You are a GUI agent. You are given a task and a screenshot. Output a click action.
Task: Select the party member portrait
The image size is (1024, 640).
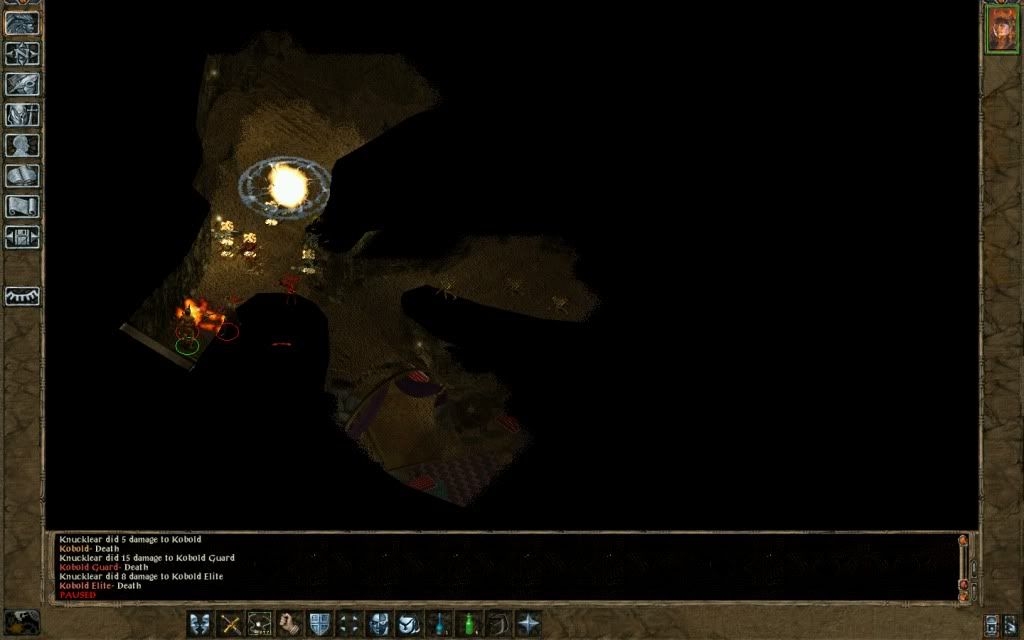click(x=1001, y=29)
